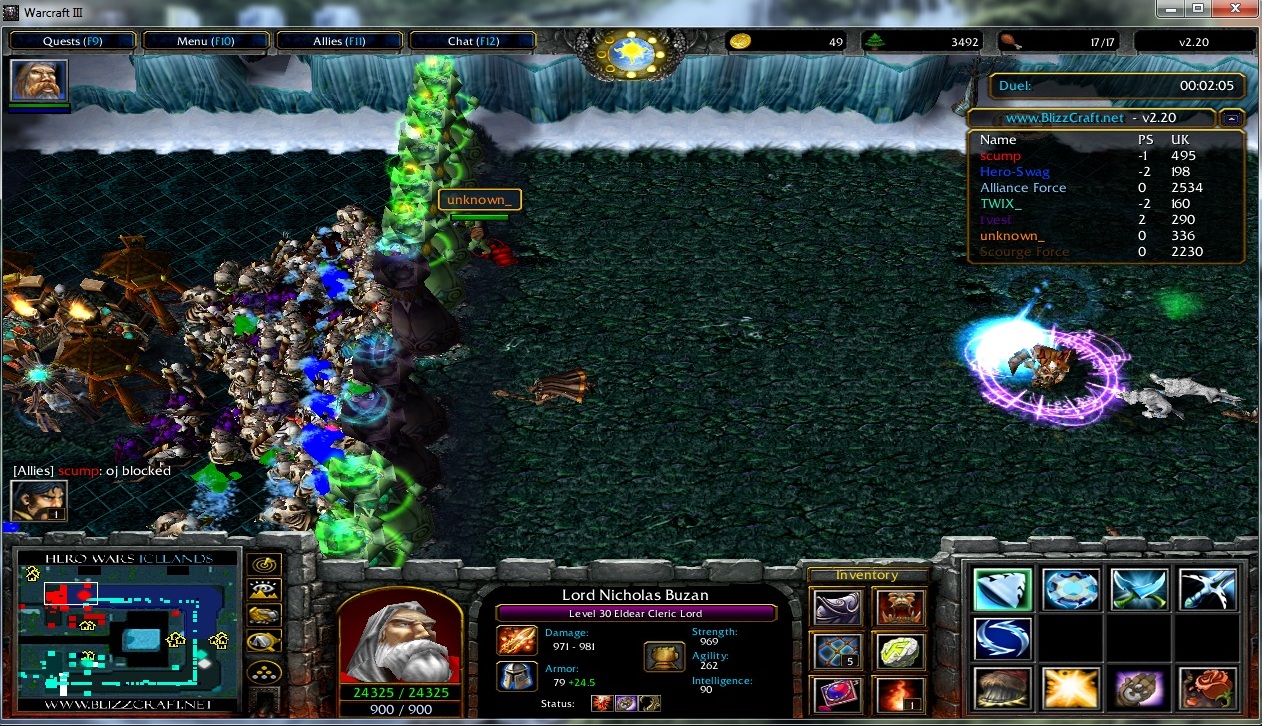Open the Quests menu
1262x726 pixels.
point(73,41)
